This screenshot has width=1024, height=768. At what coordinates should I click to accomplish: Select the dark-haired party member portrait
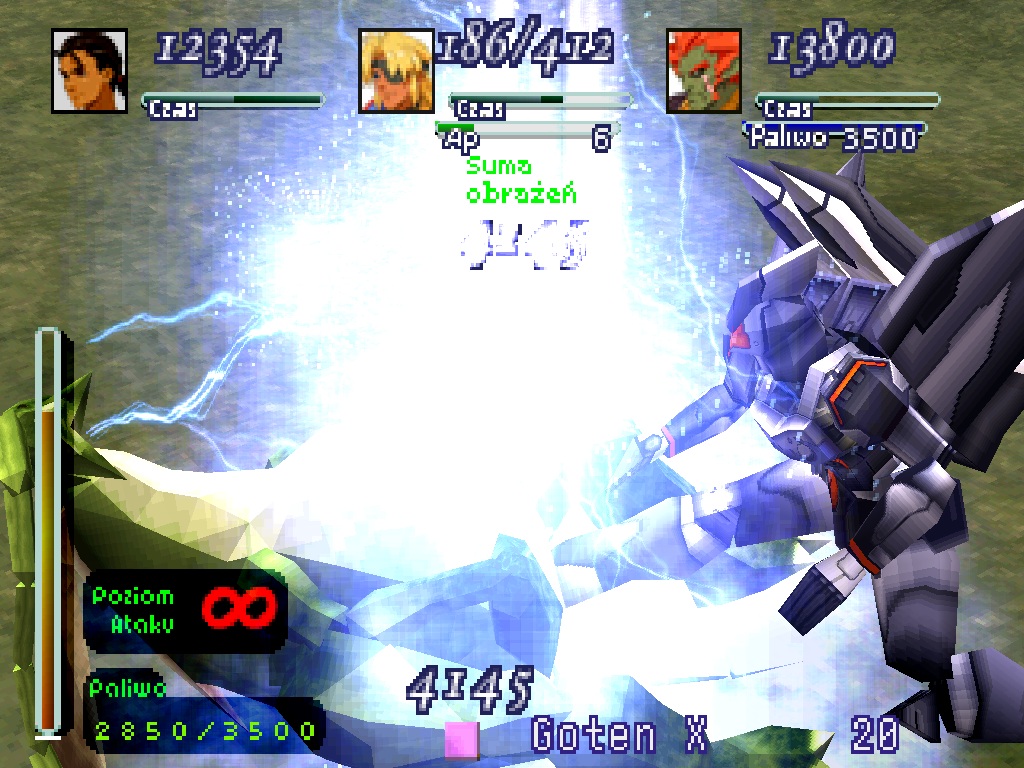89,70
